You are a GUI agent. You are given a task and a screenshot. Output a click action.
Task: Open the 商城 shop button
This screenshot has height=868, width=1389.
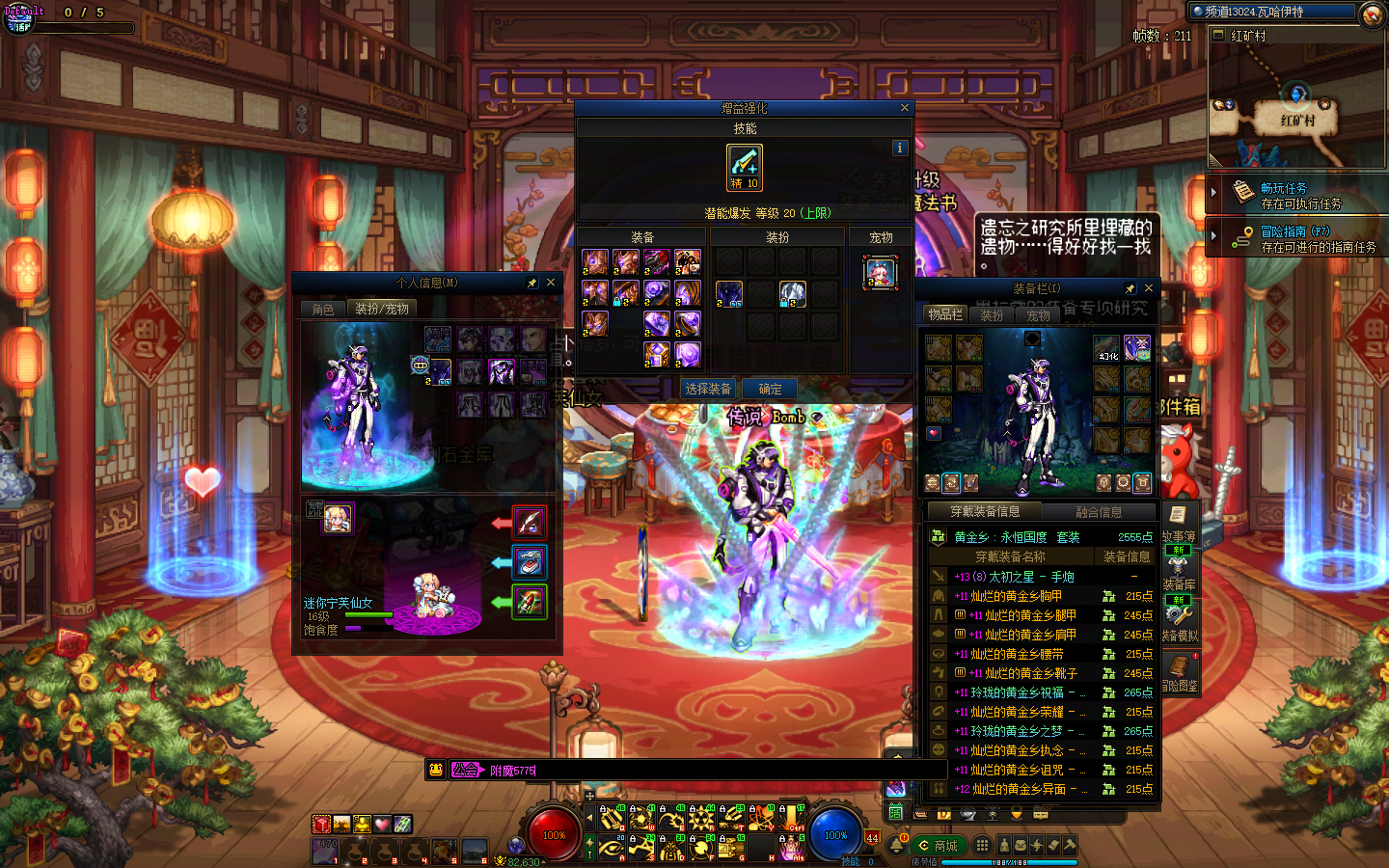(938, 846)
